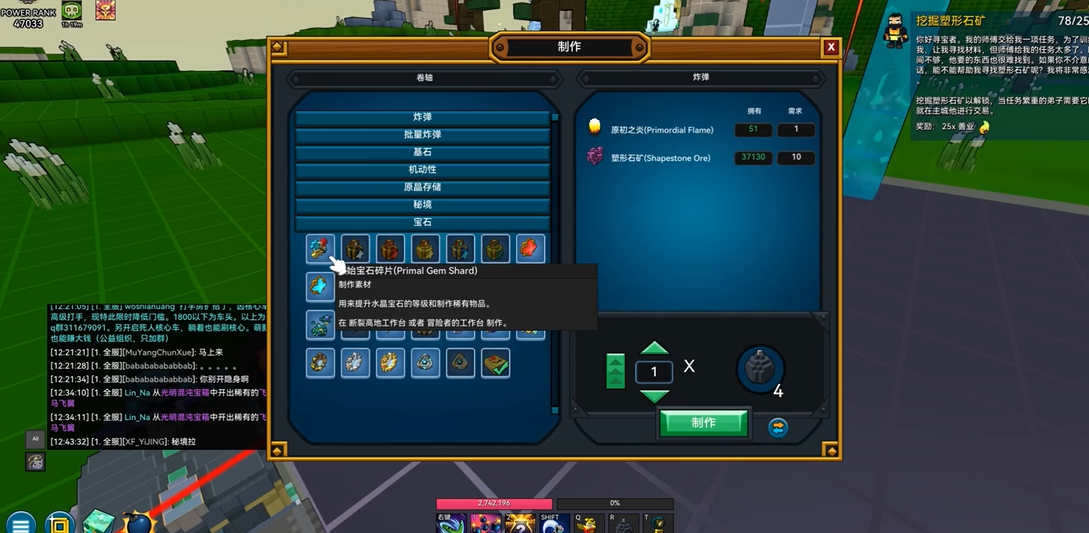Set maximum quantity with green triple-arrow button
The width and height of the screenshot is (1089, 533).
(615, 371)
